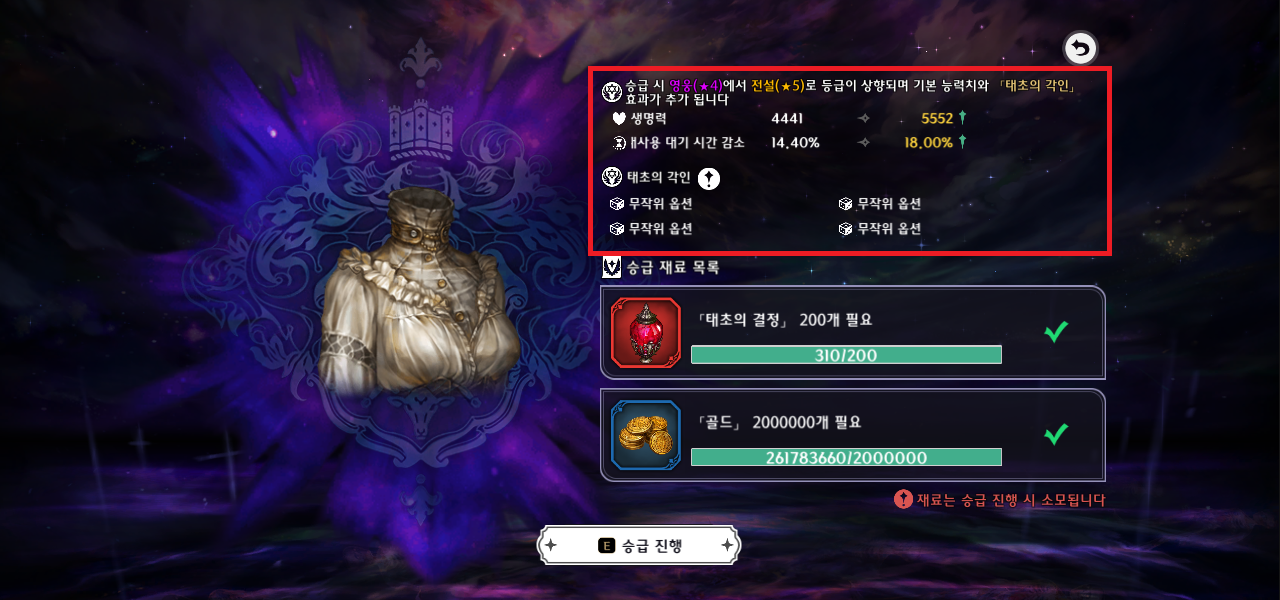Image resolution: width=1280 pixels, height=600 pixels.
Task: Click the back arrow button
Action: (1080, 48)
